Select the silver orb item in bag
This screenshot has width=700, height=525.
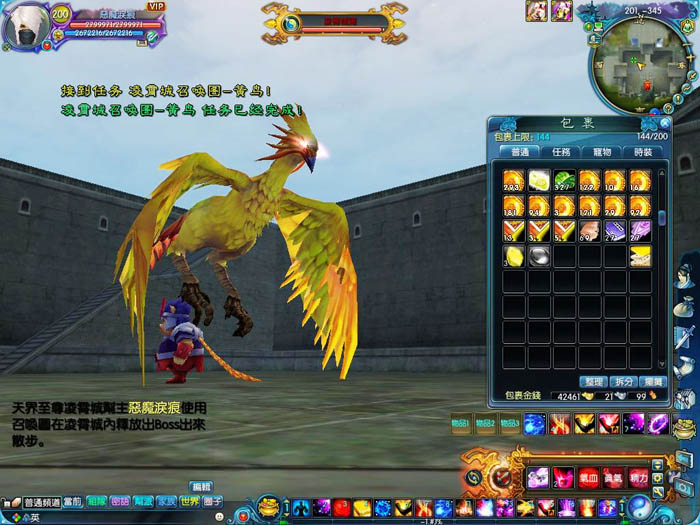coord(539,256)
